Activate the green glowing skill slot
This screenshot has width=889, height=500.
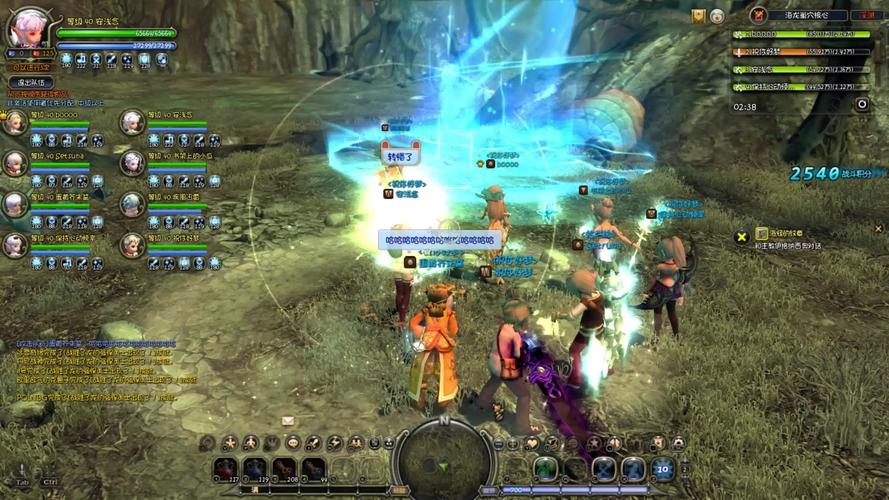545,468
